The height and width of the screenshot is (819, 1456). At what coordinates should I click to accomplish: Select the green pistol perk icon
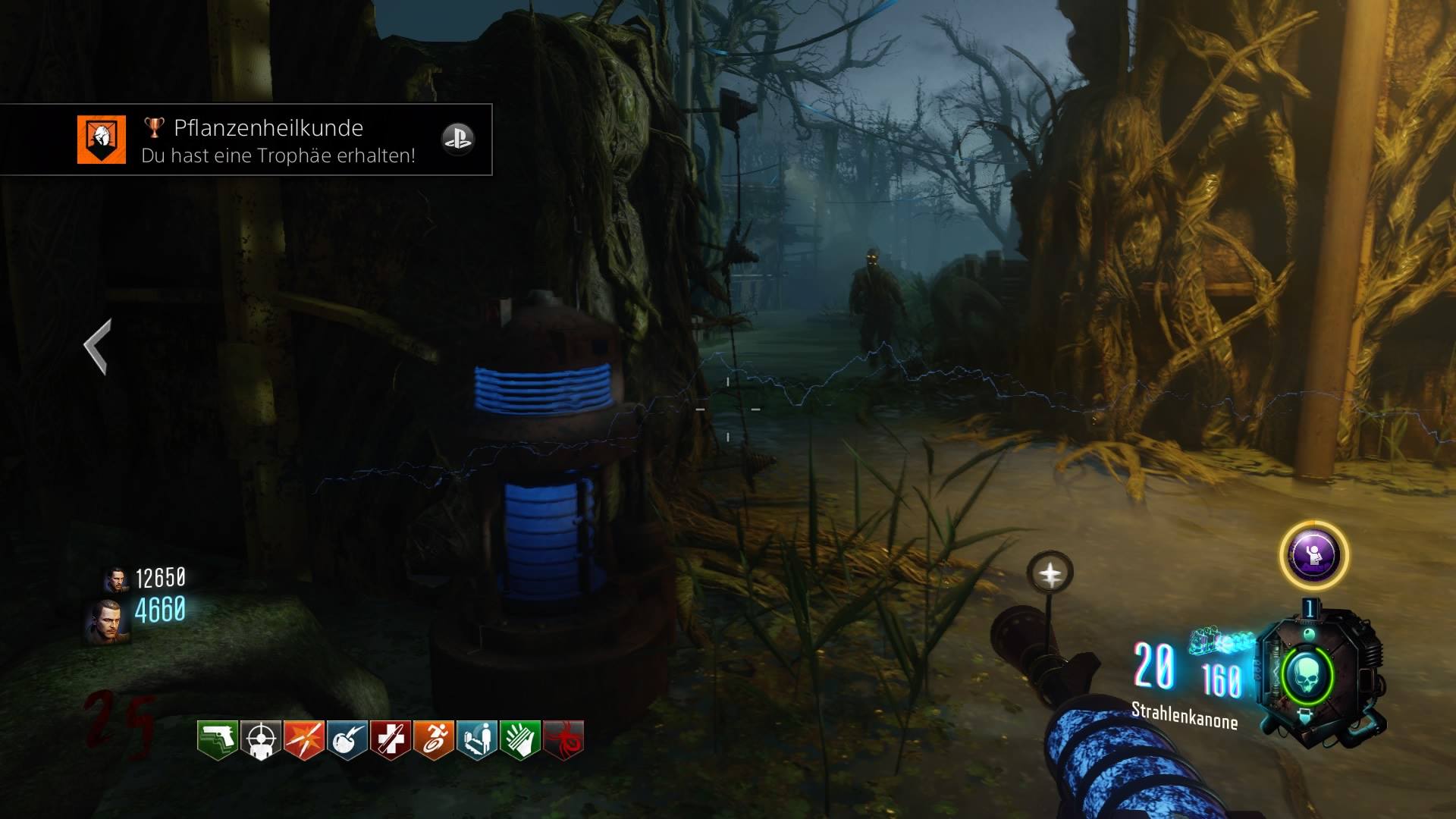pyautogui.click(x=217, y=739)
